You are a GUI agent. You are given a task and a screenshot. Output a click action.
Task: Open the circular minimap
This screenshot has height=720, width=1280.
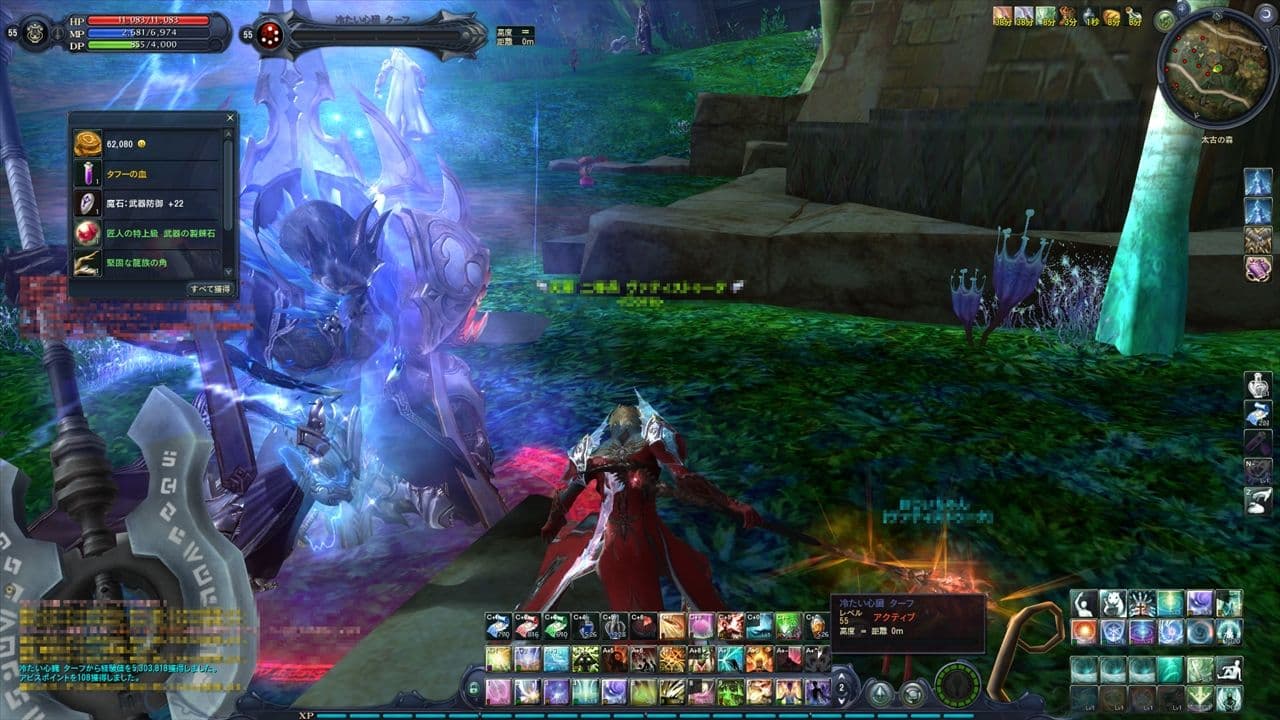[x=1215, y=70]
